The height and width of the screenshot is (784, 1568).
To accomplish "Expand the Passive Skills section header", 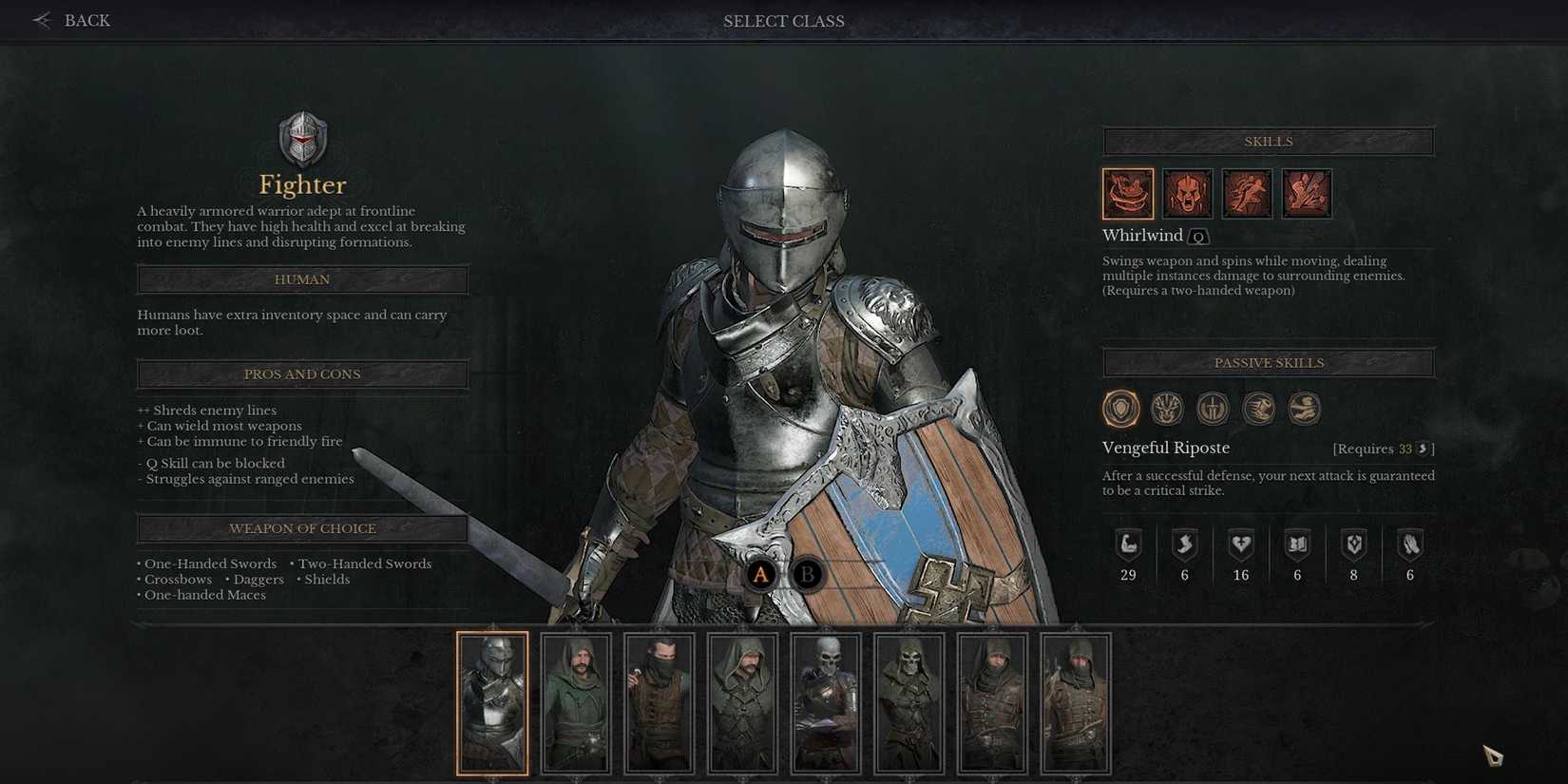I will click(x=1268, y=362).
